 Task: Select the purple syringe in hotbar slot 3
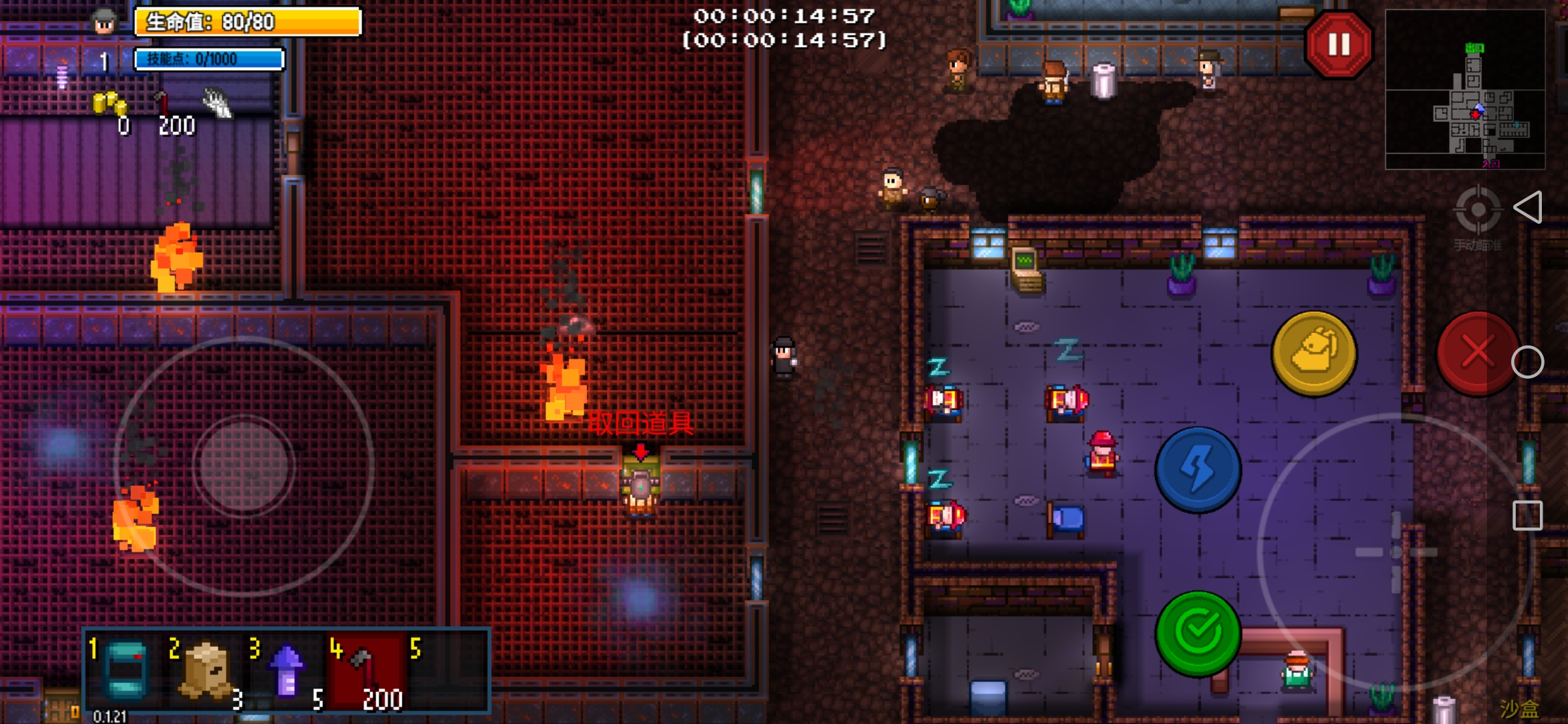(287, 670)
